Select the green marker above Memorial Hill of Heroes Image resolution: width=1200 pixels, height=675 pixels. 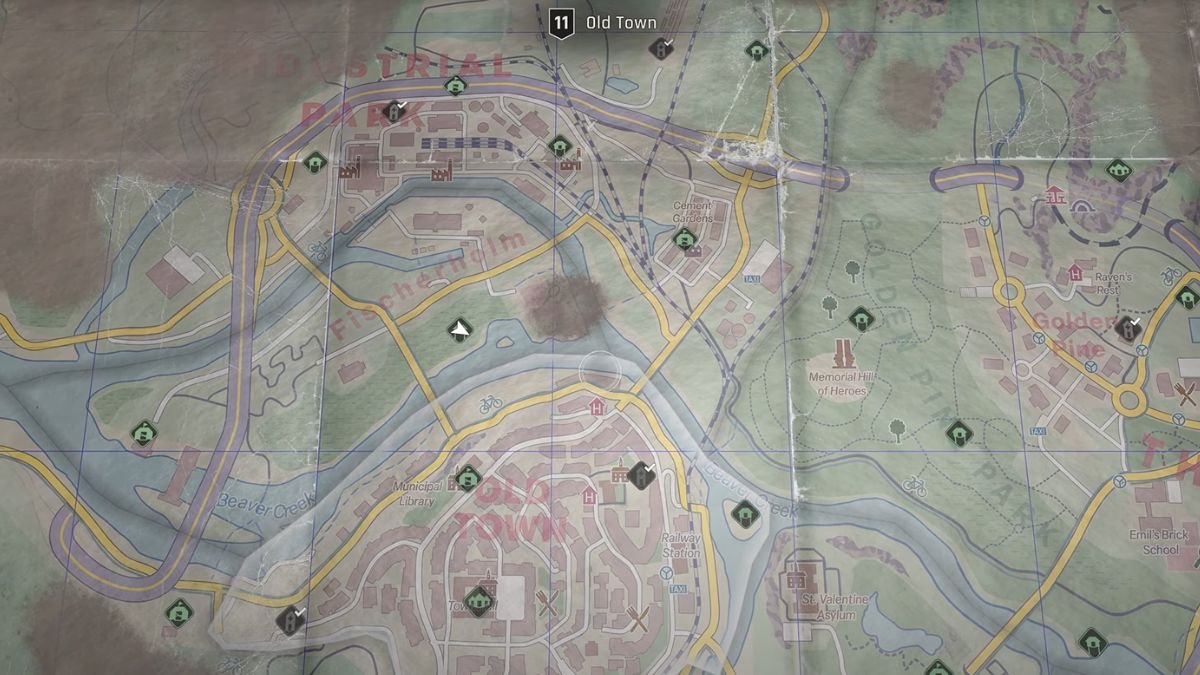[860, 319]
